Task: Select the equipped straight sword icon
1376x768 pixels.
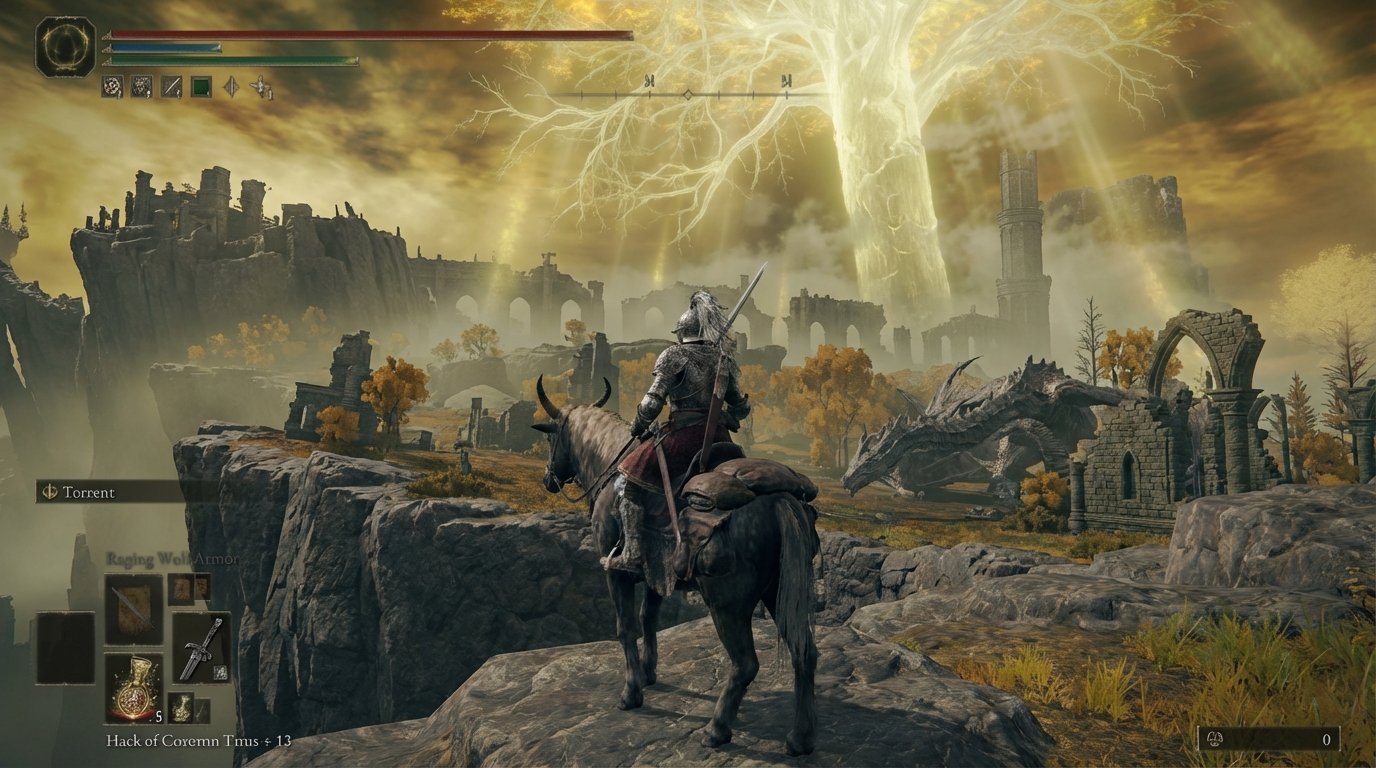Action: click(x=202, y=648)
